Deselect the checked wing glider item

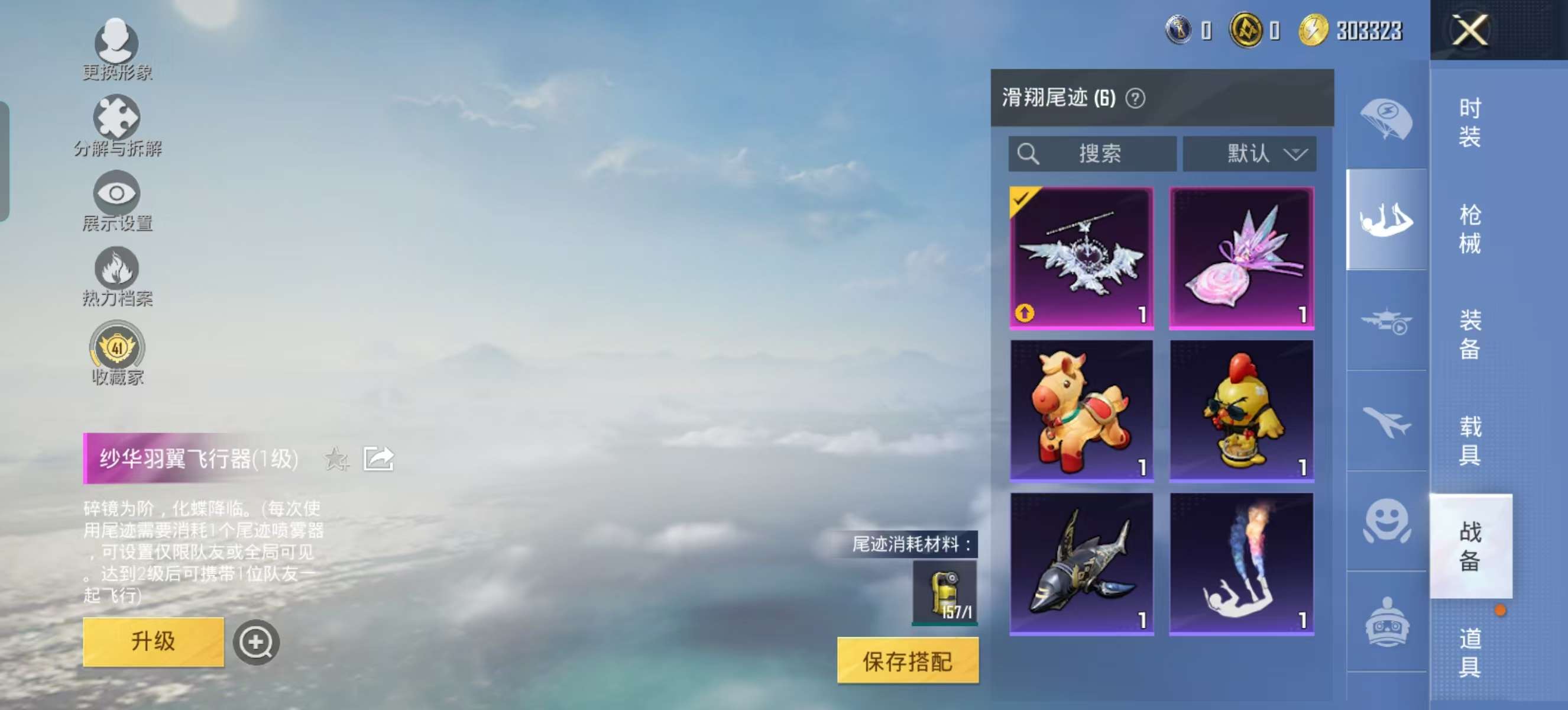pos(1081,257)
